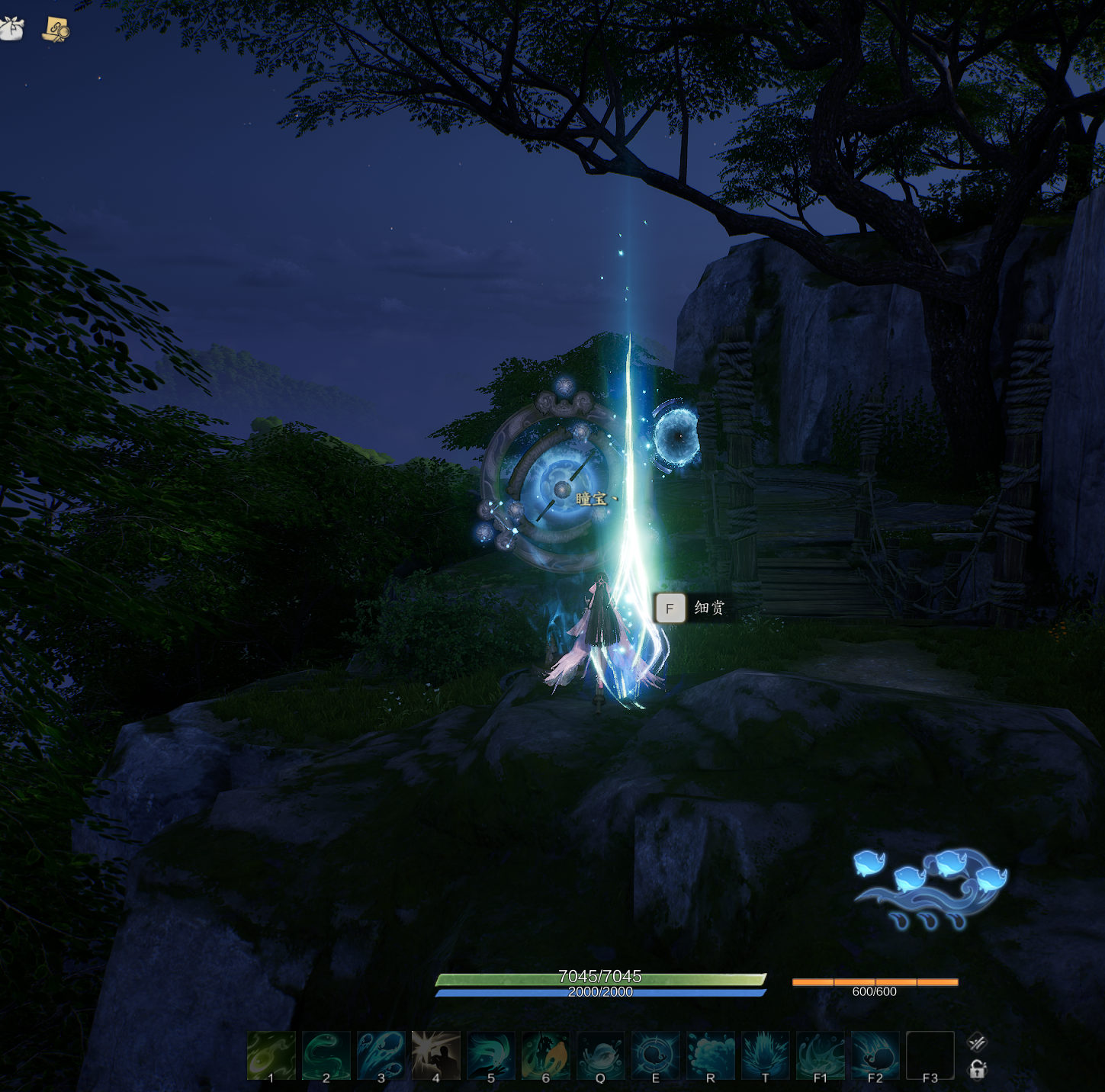Cast the hand and wave skill in slot 5
This screenshot has height=1092, width=1105.
[x=490, y=1055]
